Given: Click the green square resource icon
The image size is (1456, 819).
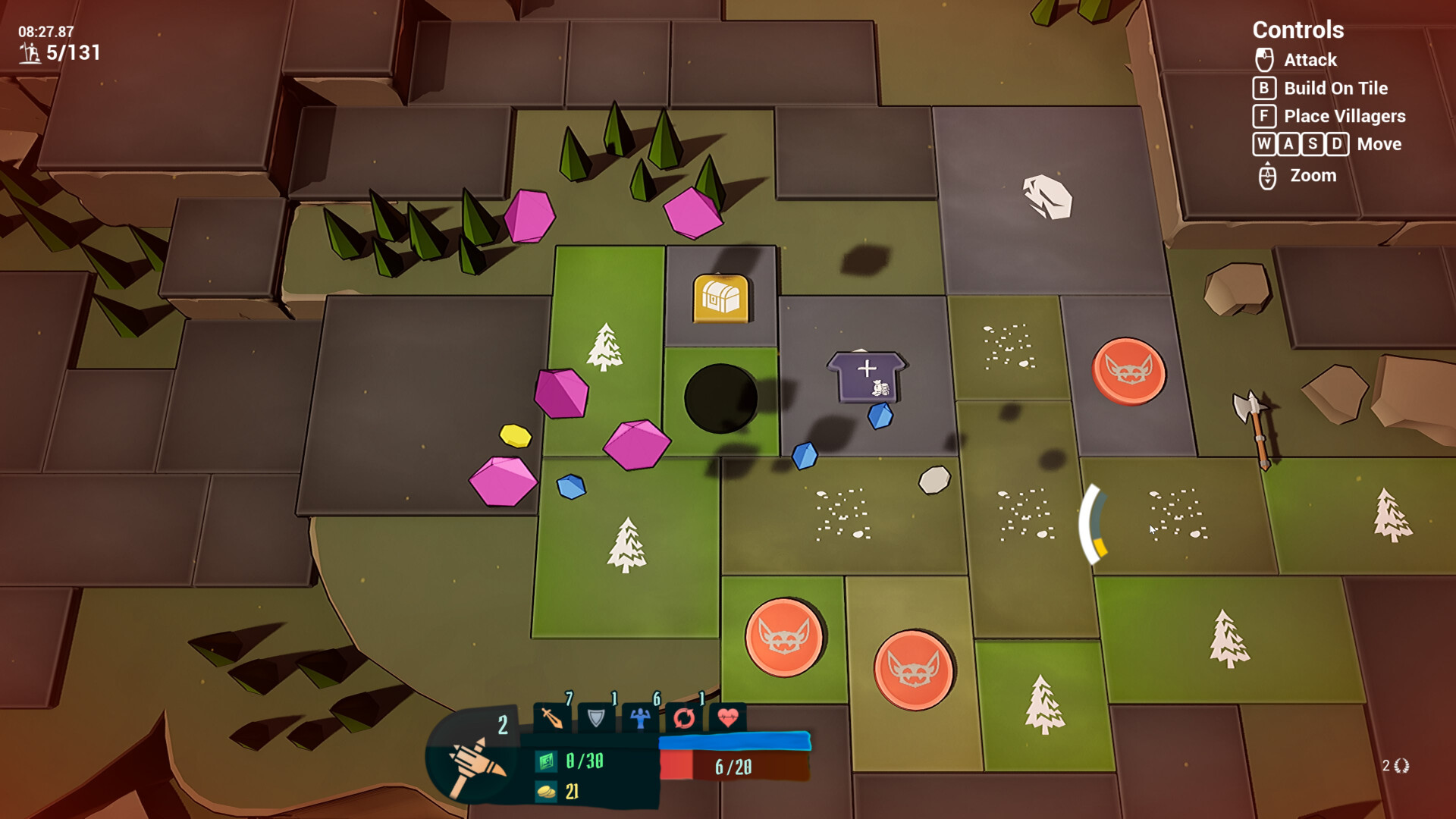Looking at the screenshot, I should pyautogui.click(x=546, y=761).
